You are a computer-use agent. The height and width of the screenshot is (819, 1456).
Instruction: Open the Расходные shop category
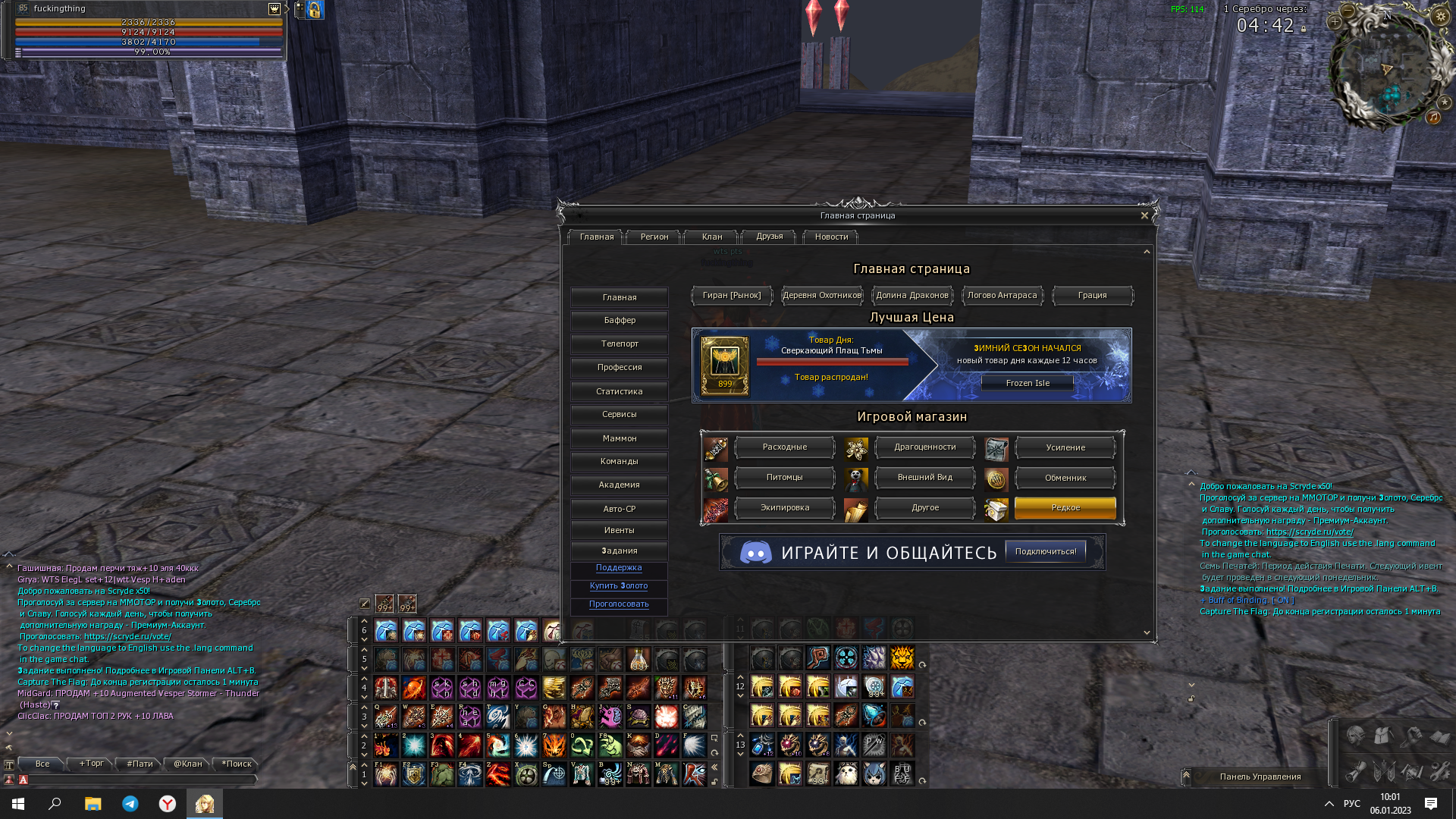[x=785, y=447]
